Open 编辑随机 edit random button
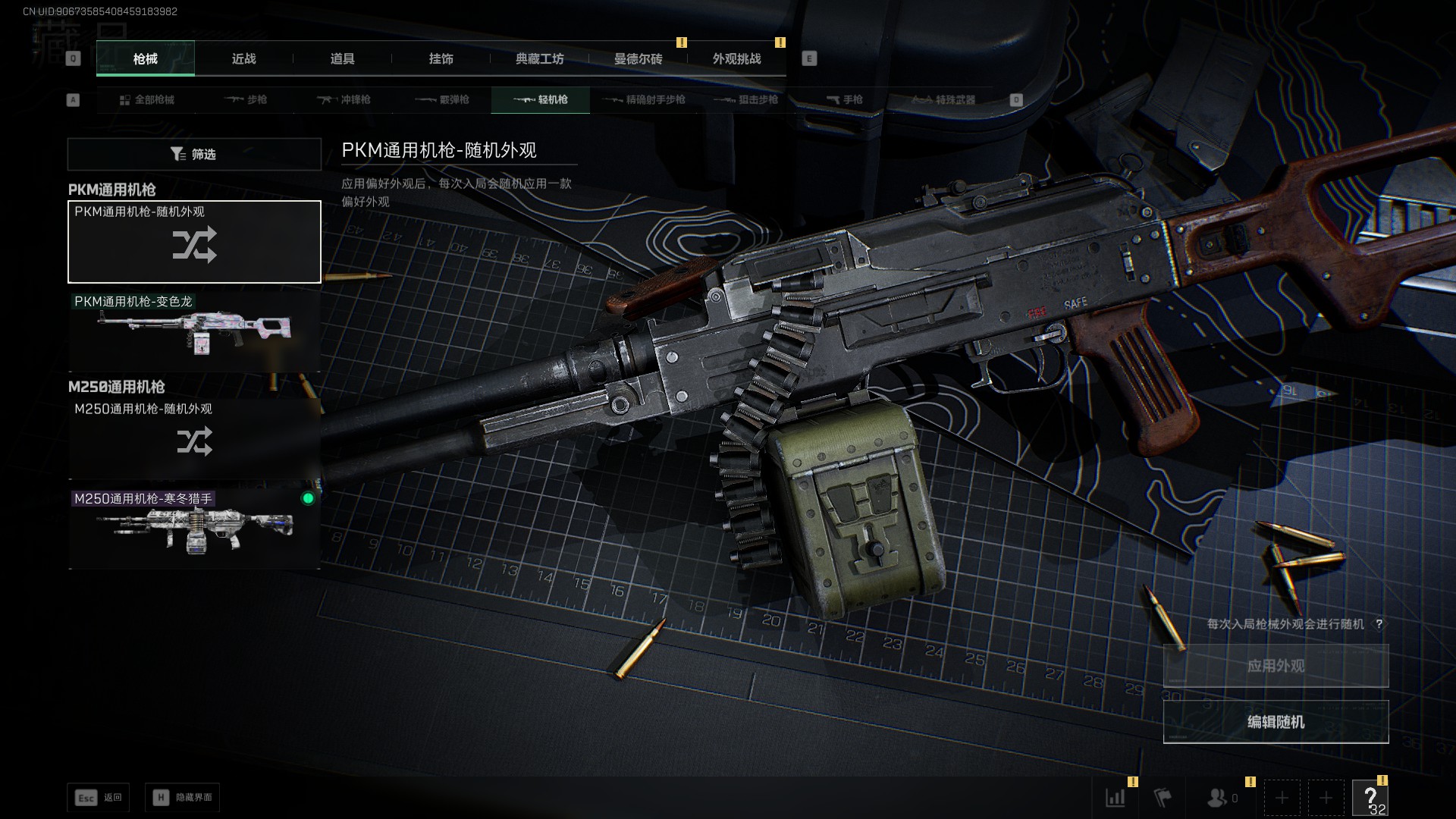Screen dimensions: 1456x819 (x=1276, y=722)
